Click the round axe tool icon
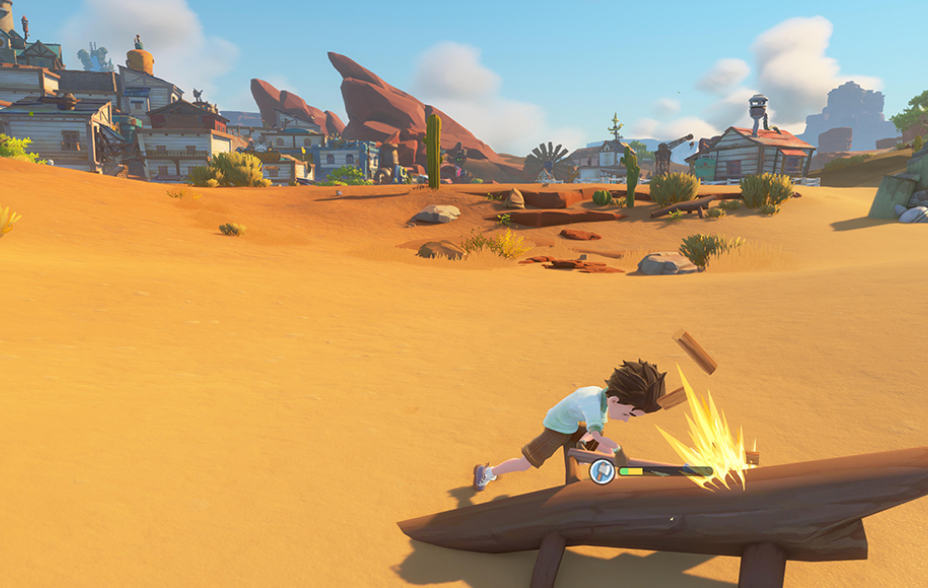Screen dimensions: 928x588 [602, 471]
